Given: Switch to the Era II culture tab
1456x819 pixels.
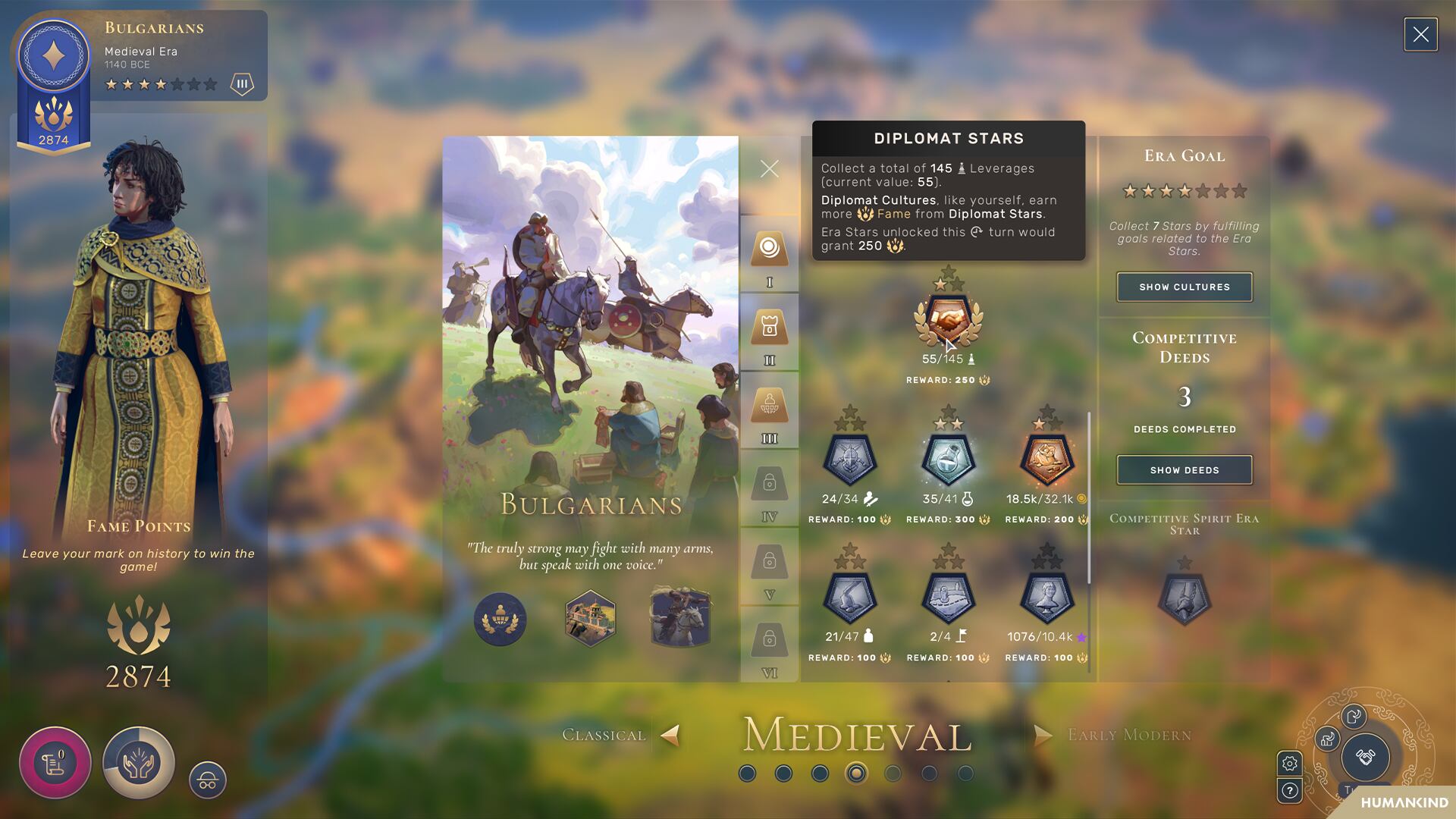Looking at the screenshot, I should [x=769, y=328].
